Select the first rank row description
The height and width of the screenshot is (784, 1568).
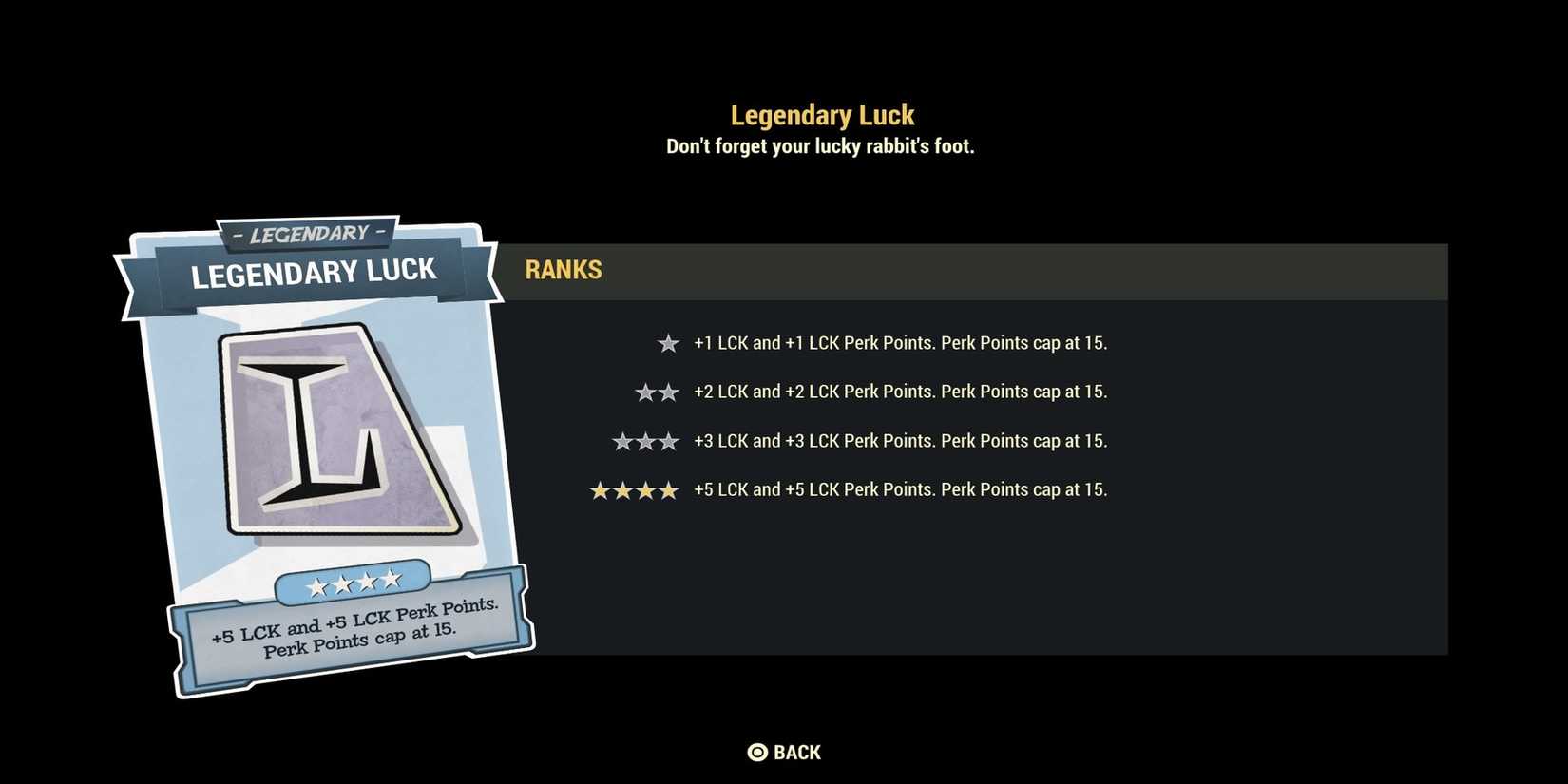901,342
